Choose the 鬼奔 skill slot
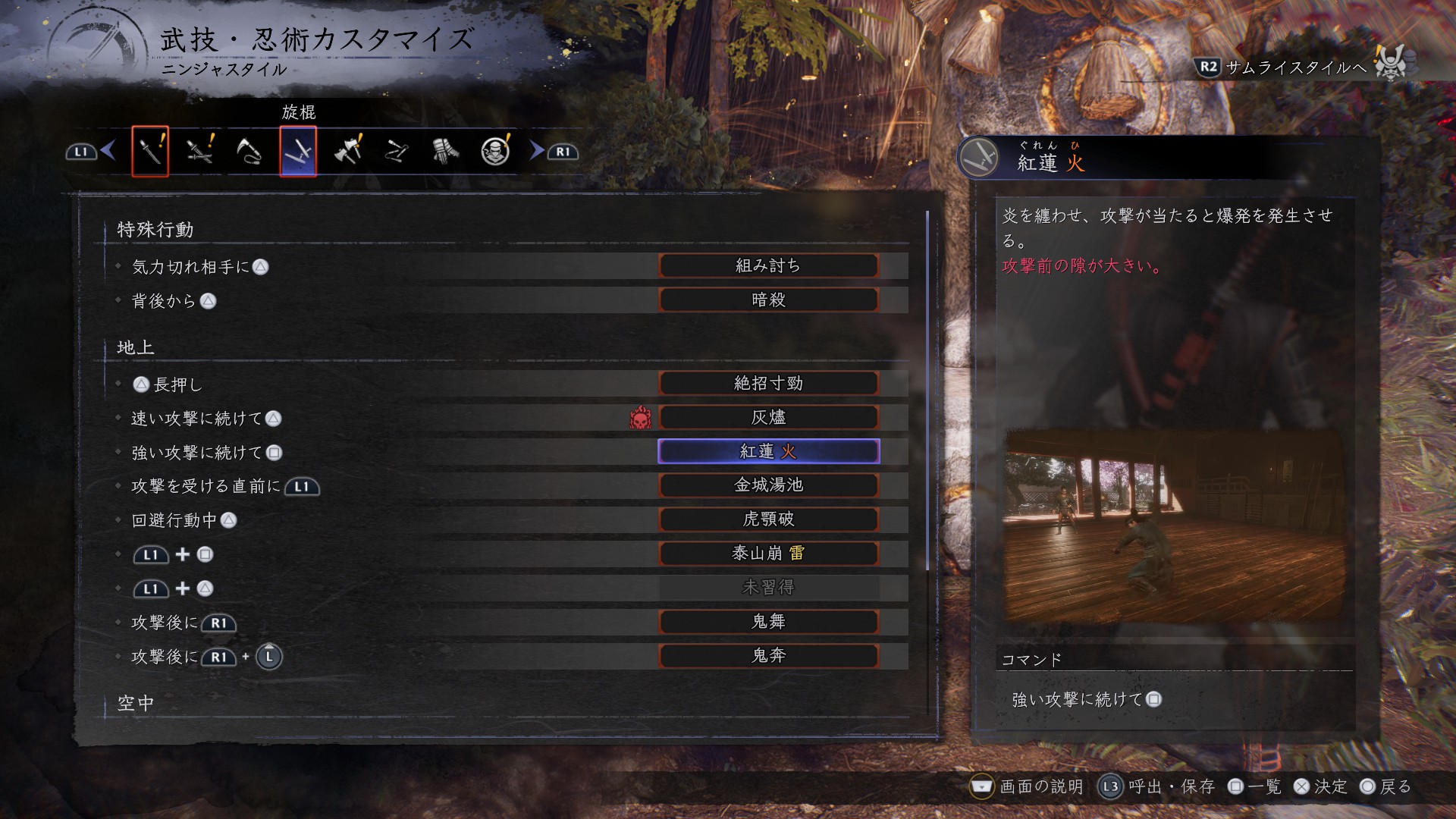1456x819 pixels. (x=768, y=656)
